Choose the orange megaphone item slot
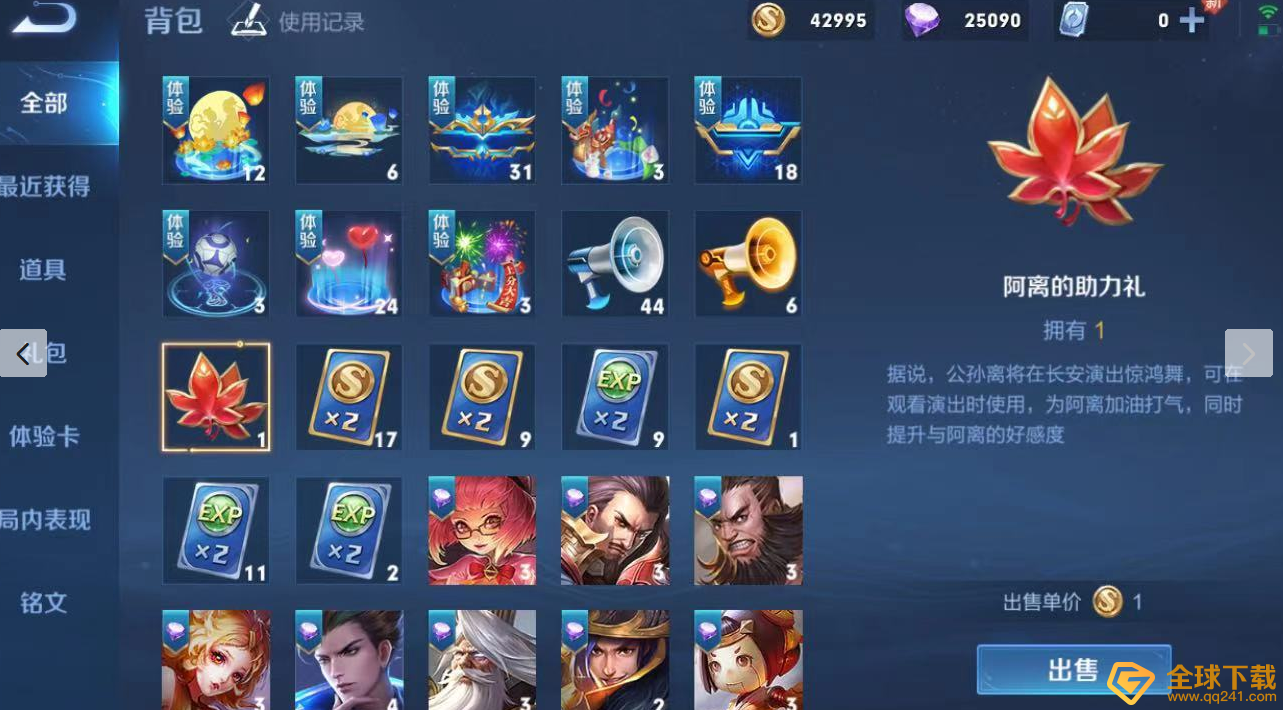Viewport: 1283px width, 710px height. [x=748, y=264]
